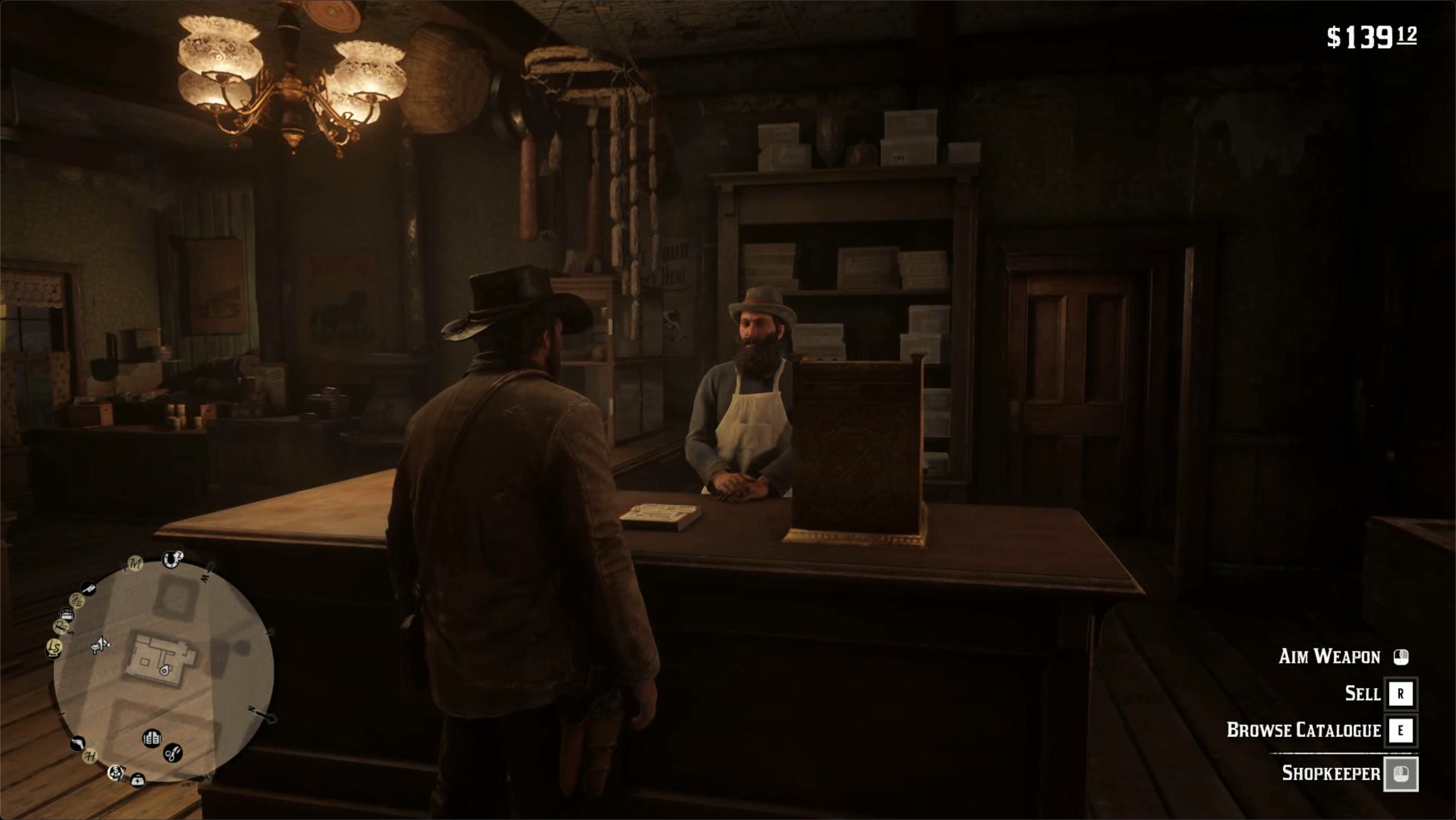
Task: Select the yellow M mission marker
Action: 135,563
